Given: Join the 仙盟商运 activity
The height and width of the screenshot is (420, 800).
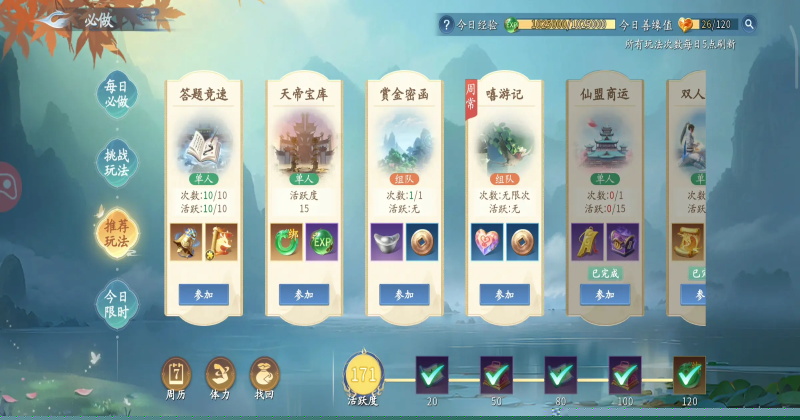Looking at the screenshot, I should pos(604,295).
